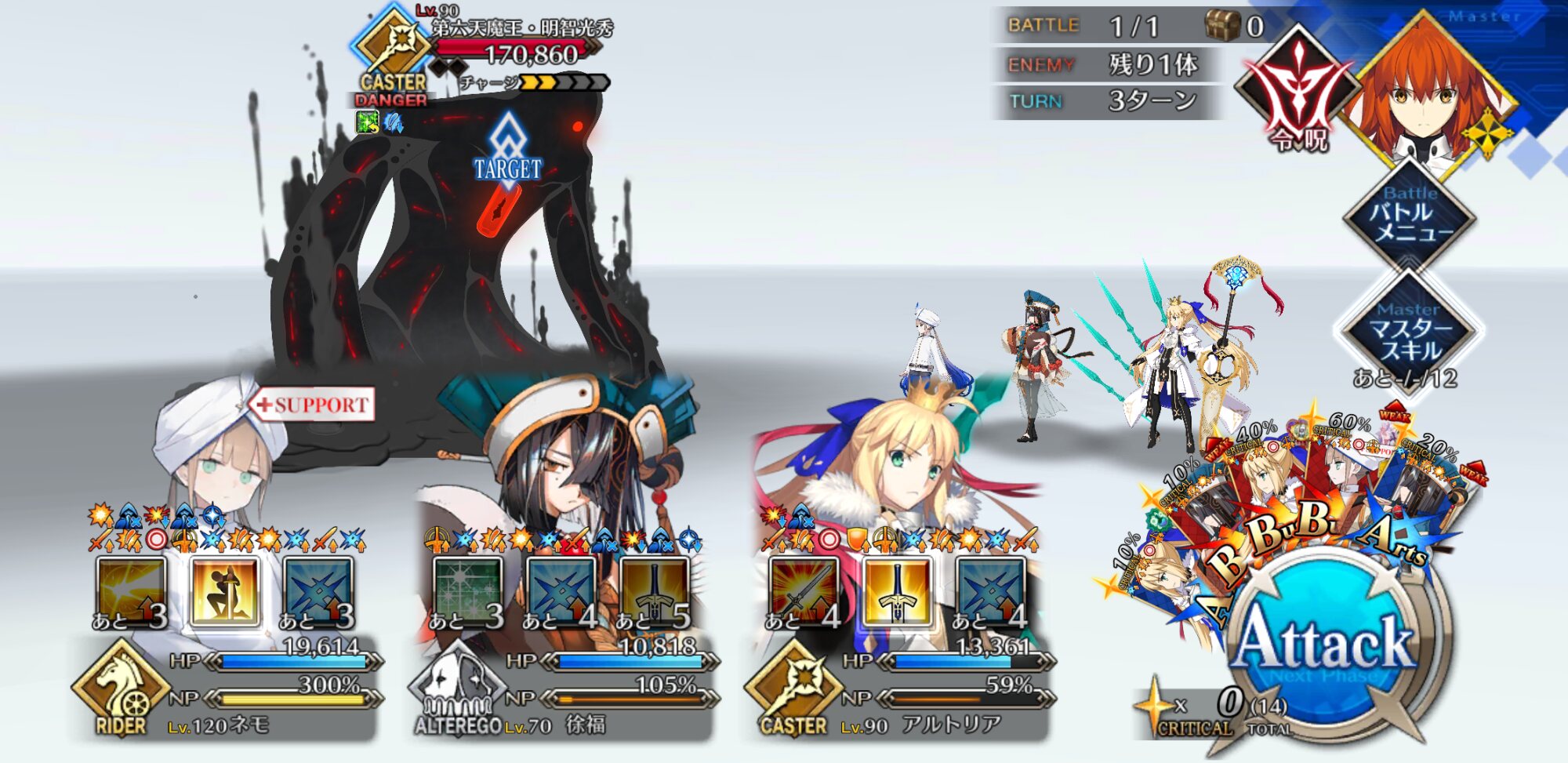View the enemy's buff status icons
The height and width of the screenshot is (763, 1568).
coord(380,122)
